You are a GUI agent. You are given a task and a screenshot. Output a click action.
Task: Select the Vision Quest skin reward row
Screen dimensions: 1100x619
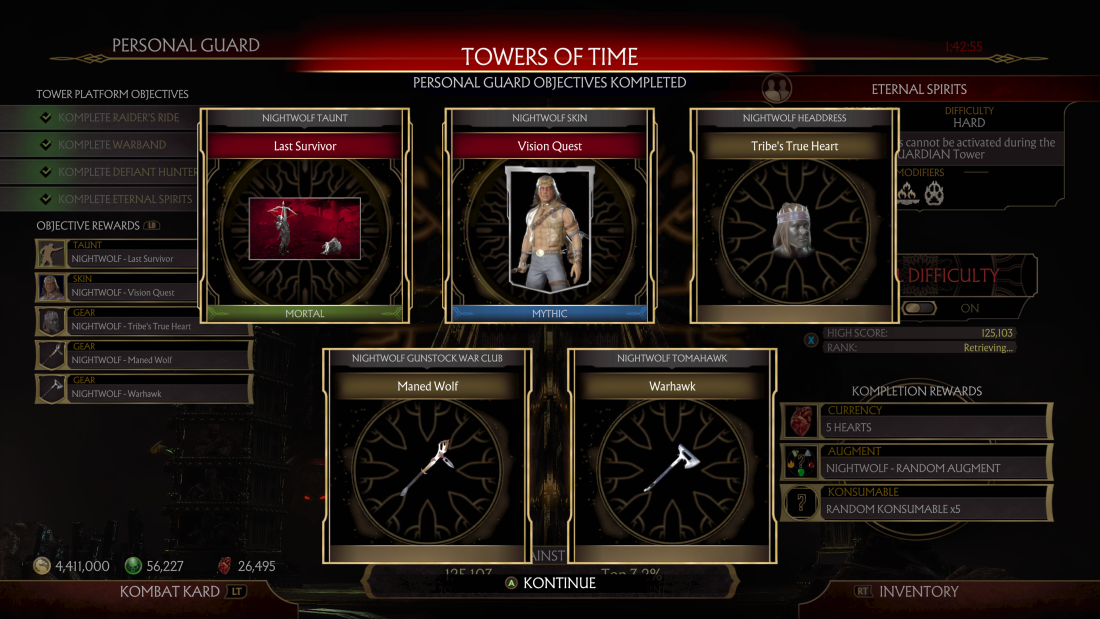pos(144,288)
